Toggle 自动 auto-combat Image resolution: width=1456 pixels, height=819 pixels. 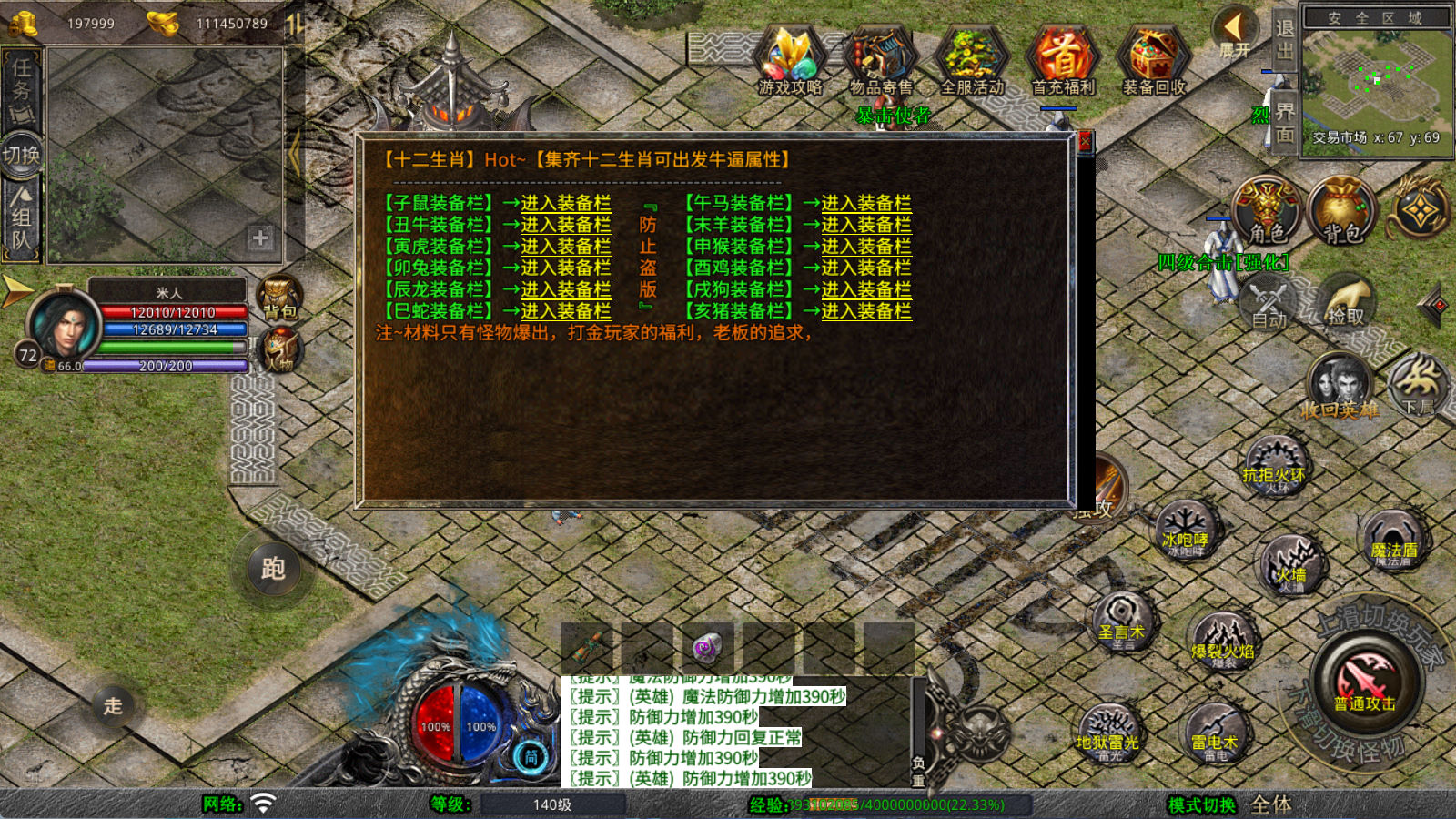[1269, 305]
